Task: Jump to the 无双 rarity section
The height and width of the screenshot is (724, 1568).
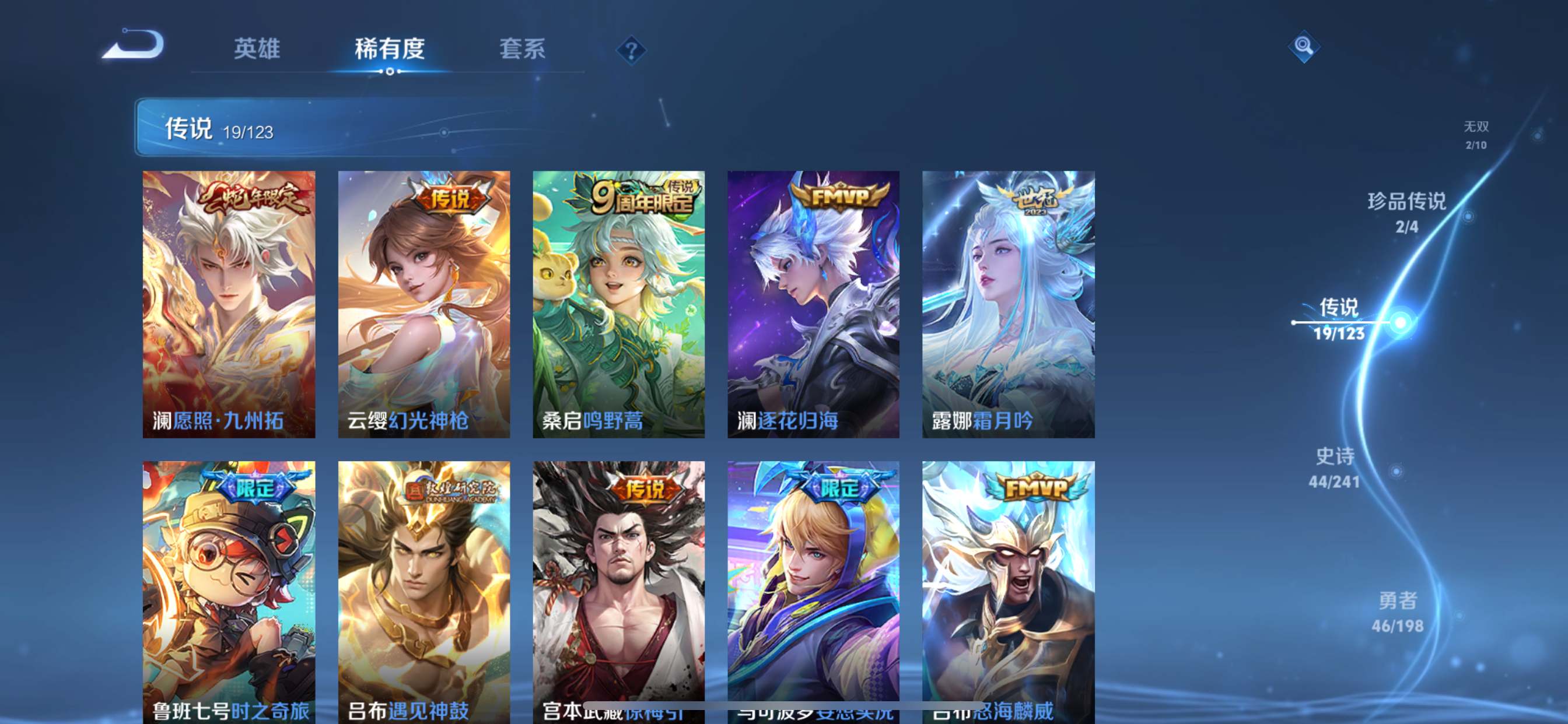Action: (1475, 135)
